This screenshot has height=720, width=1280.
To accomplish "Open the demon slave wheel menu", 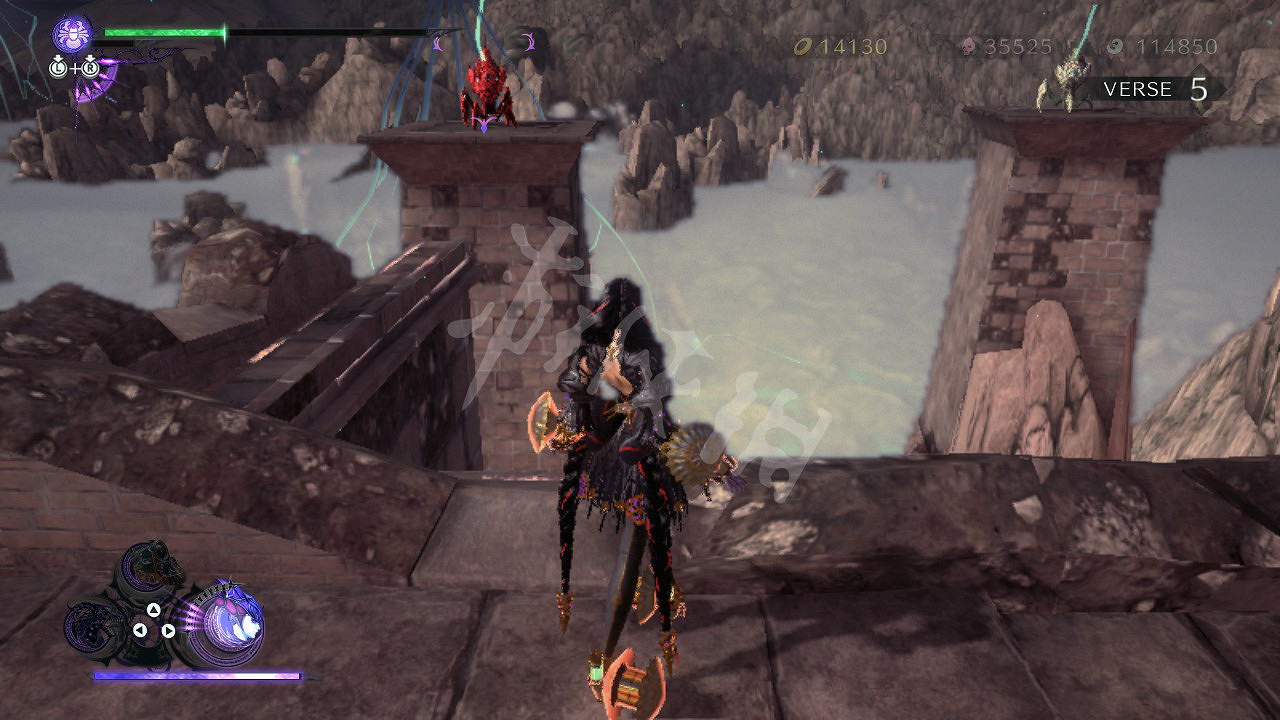I will [x=152, y=620].
